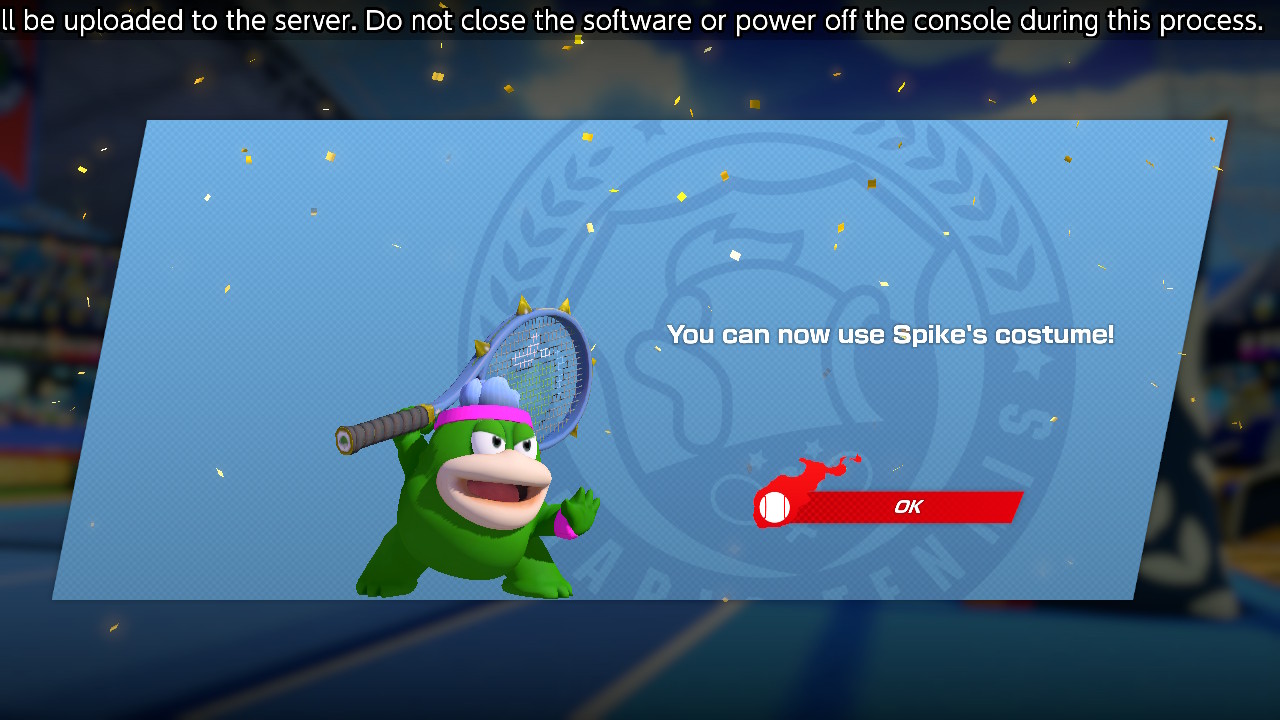Click the message 'You can now use Spike's costume!'
The height and width of the screenshot is (720, 1280).
[x=890, y=335]
